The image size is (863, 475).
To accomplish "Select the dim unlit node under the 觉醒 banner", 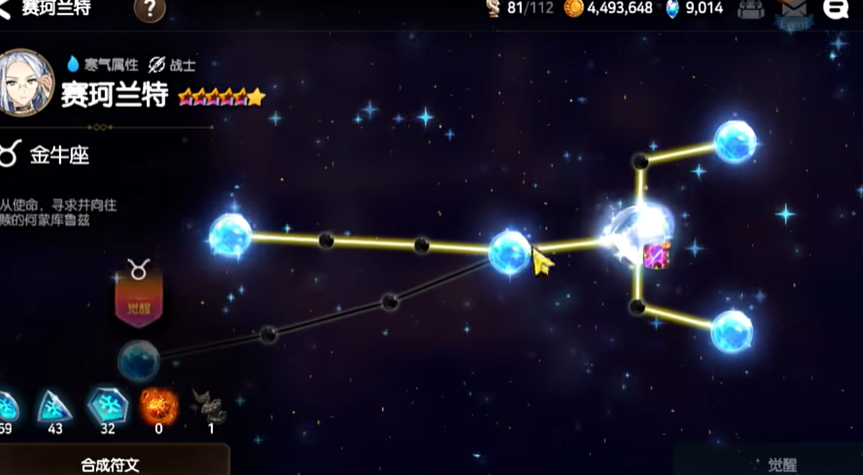I will click(138, 361).
